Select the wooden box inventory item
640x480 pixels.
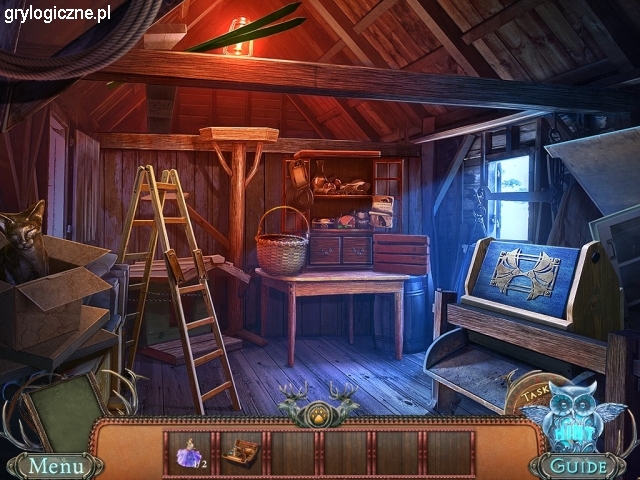pos(240,454)
